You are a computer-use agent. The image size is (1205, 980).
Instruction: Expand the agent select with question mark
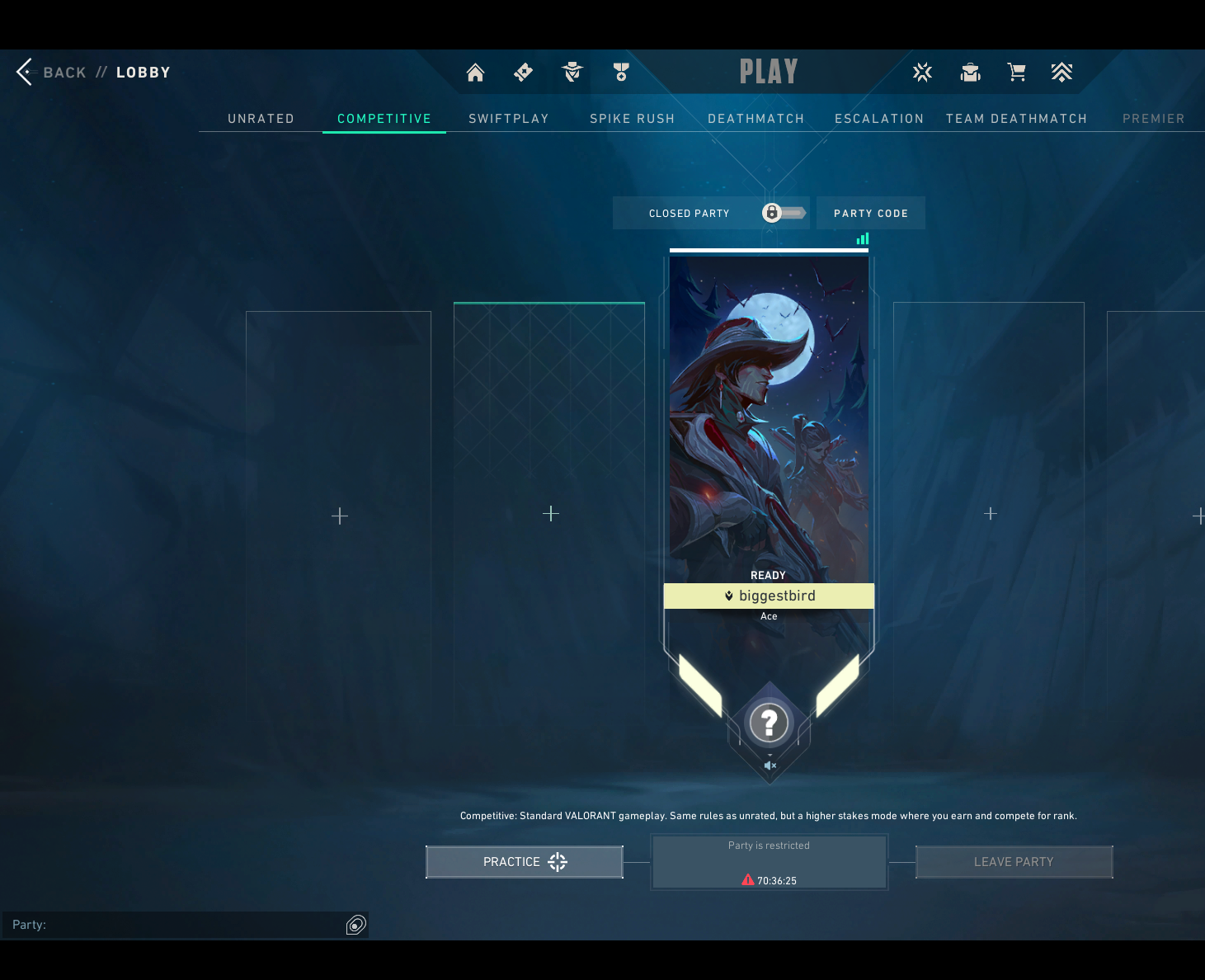pos(769,723)
